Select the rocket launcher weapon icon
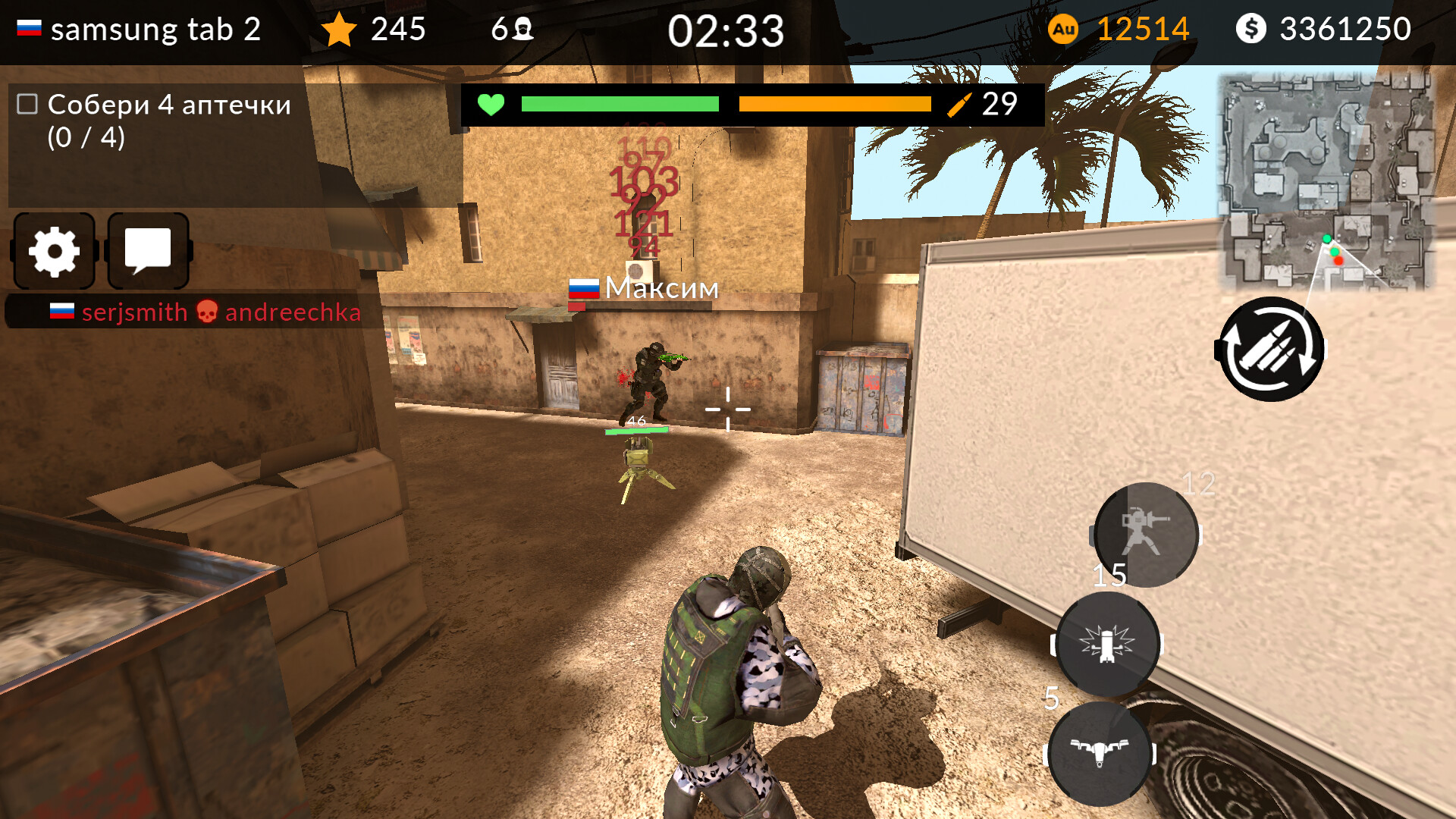This screenshot has width=1456, height=819. pyautogui.click(x=1145, y=533)
